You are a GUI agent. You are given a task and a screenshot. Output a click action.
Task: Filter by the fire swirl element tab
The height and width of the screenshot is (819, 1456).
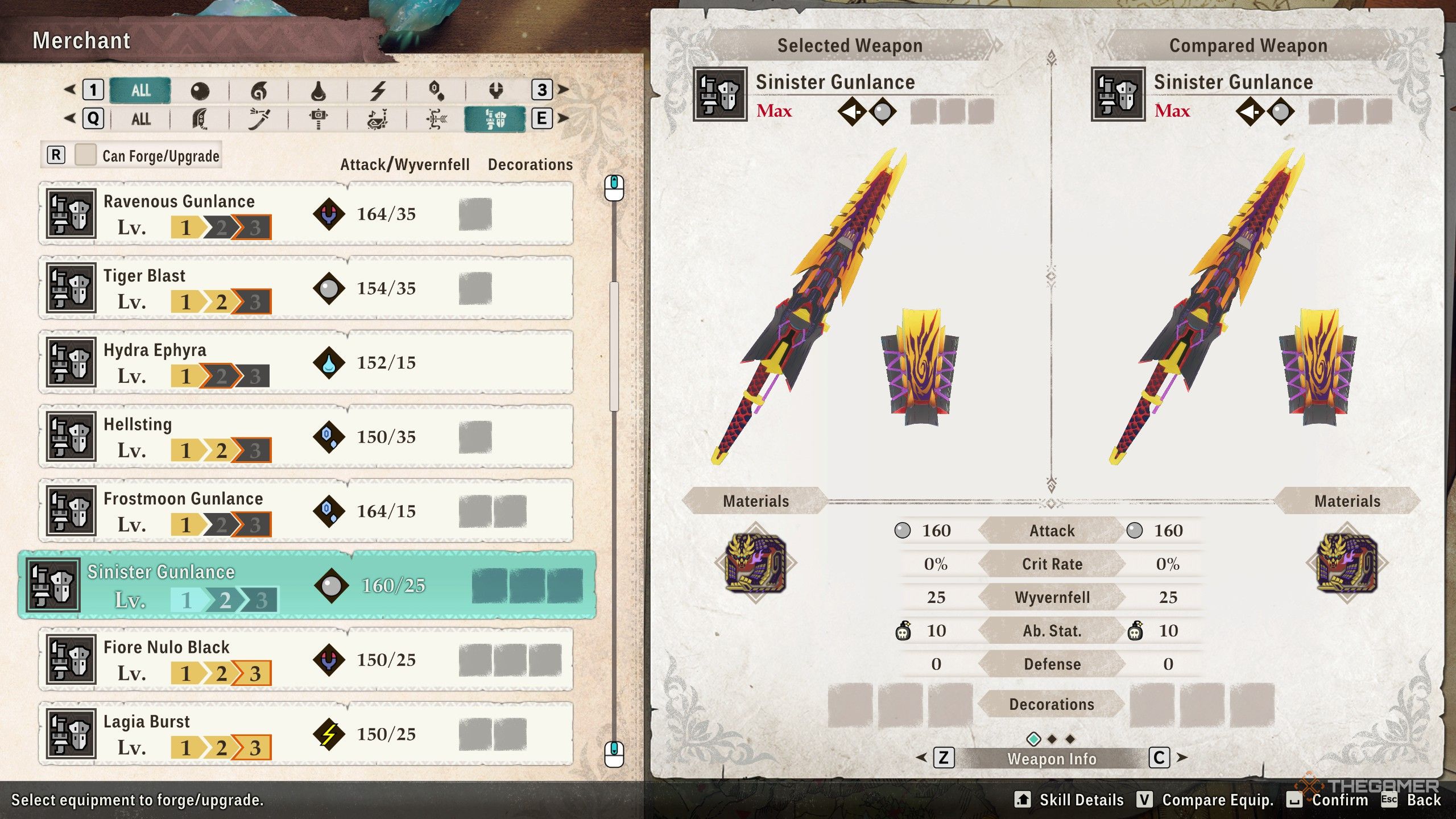tap(259, 90)
